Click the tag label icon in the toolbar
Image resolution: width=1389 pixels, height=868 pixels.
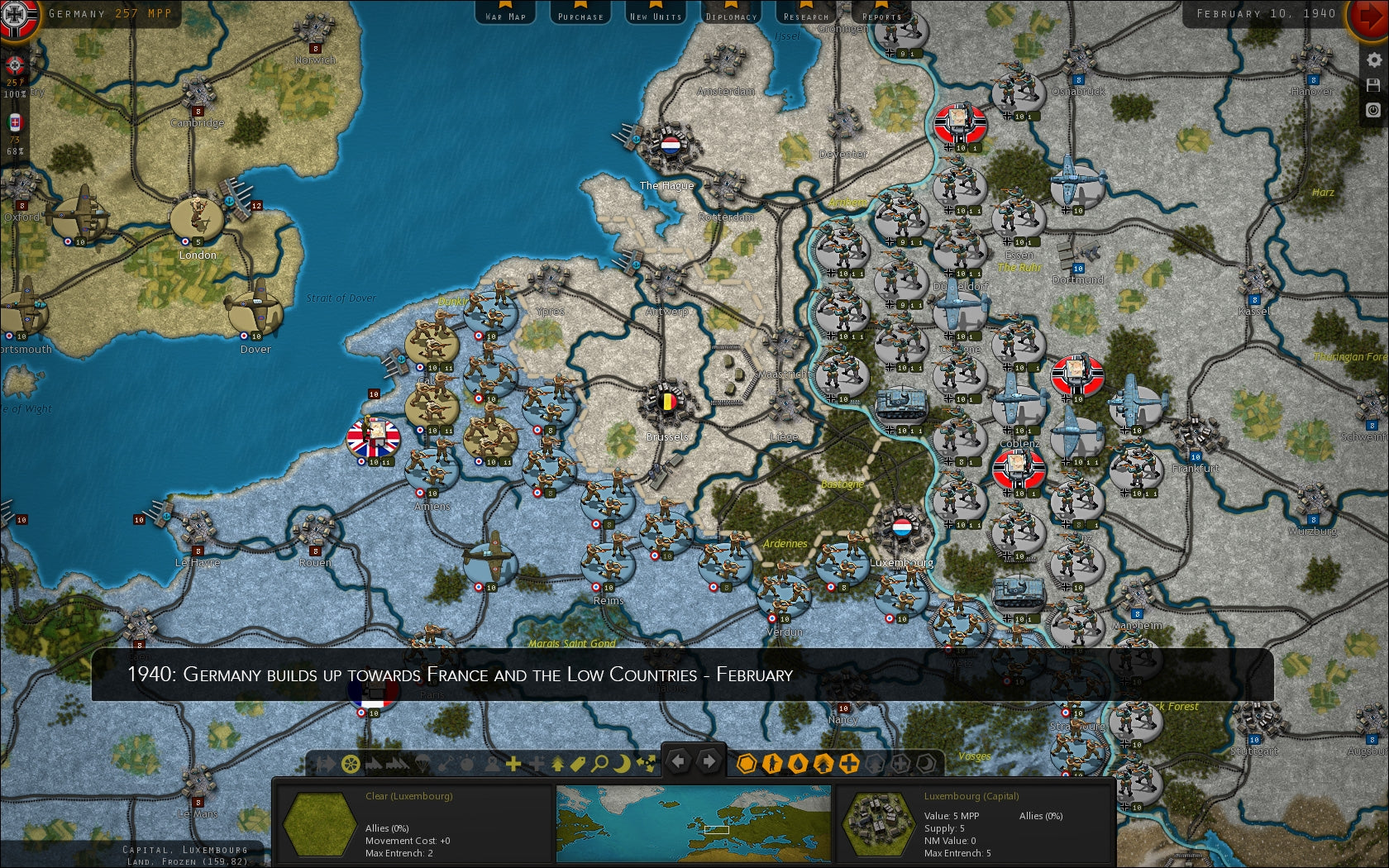coord(580,762)
